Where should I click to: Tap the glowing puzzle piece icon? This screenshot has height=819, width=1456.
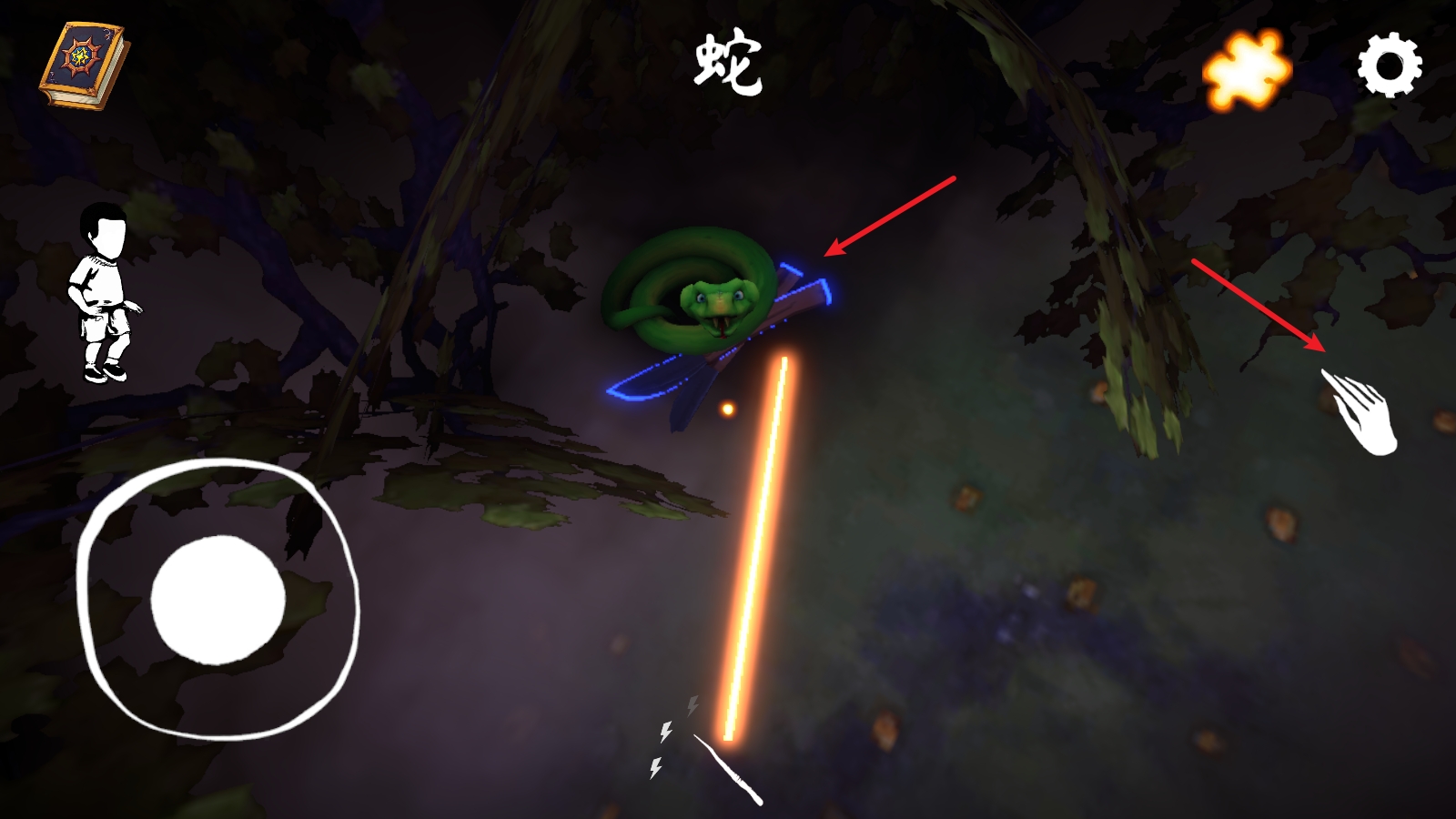[x=1247, y=69]
